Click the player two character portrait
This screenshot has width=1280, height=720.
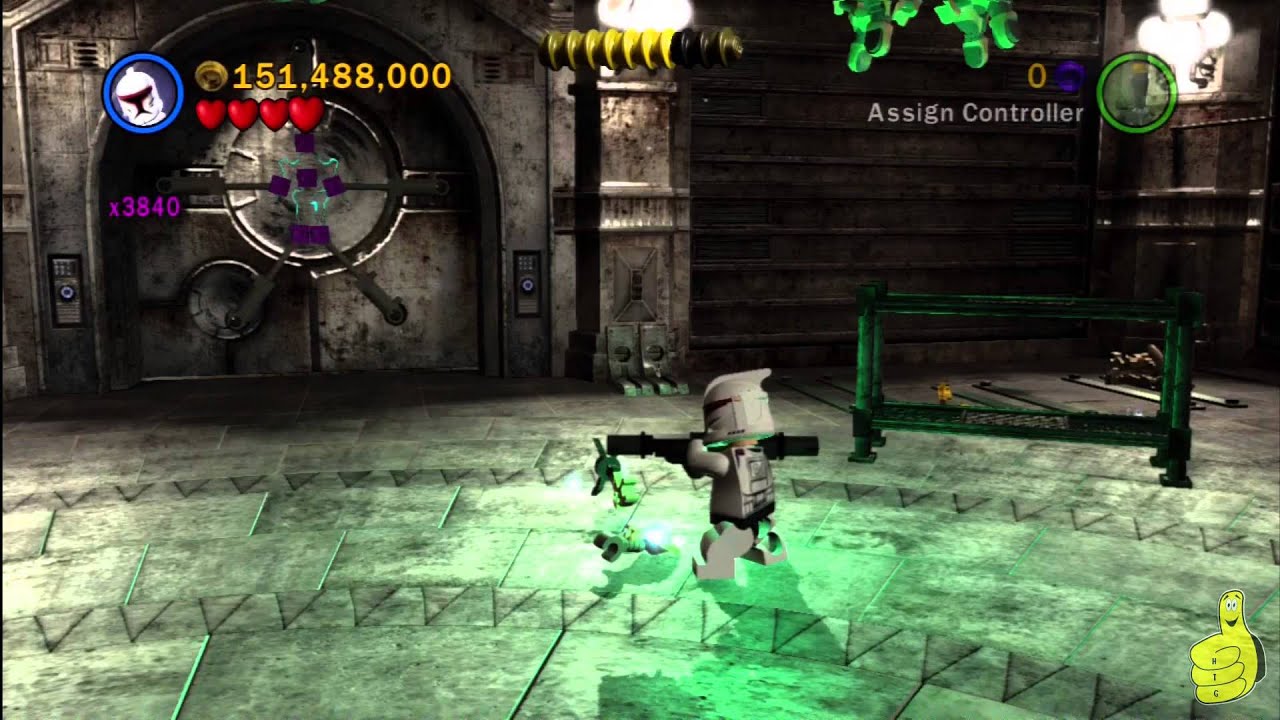click(1136, 93)
